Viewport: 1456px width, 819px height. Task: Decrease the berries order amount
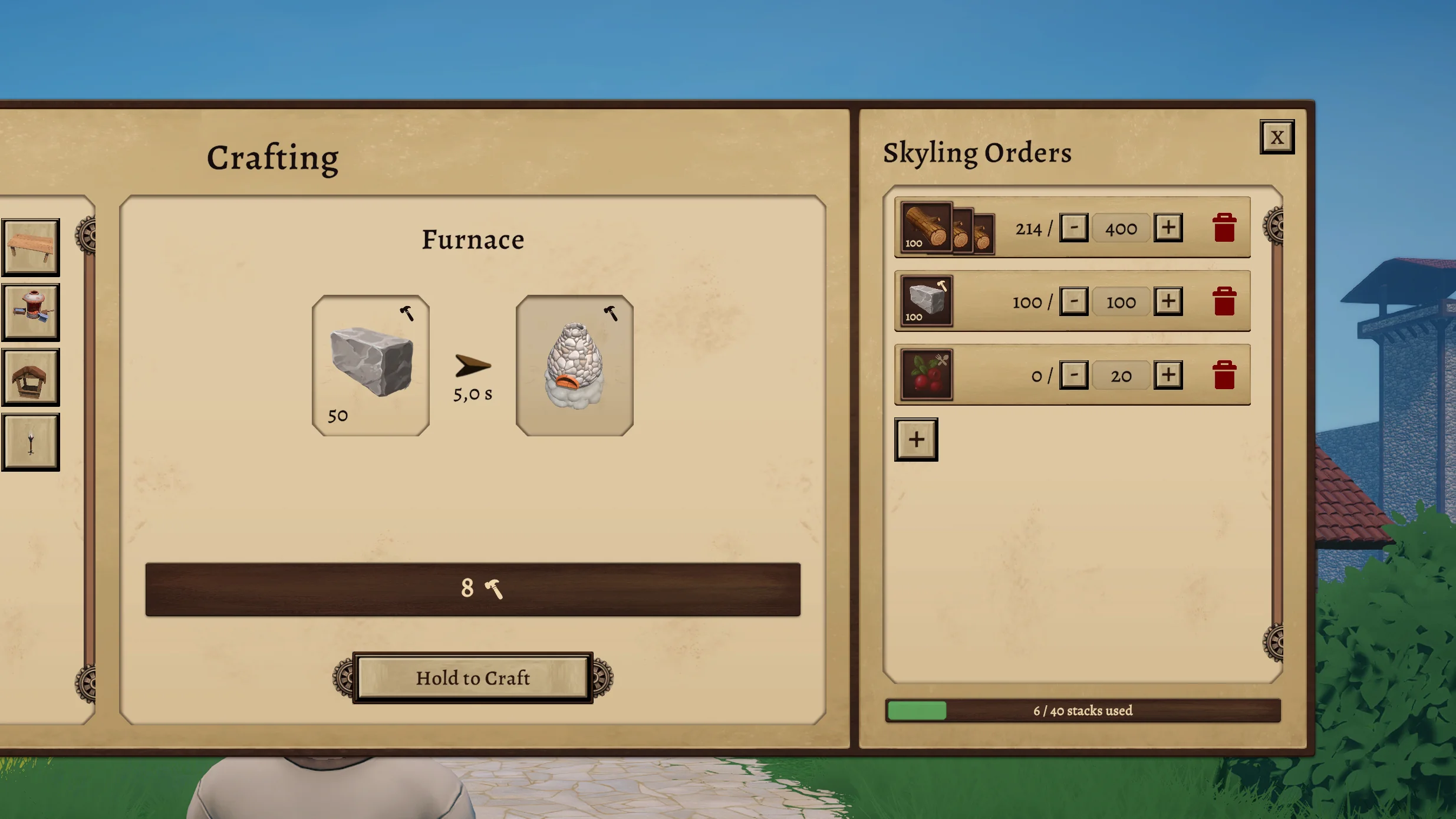tap(1073, 375)
